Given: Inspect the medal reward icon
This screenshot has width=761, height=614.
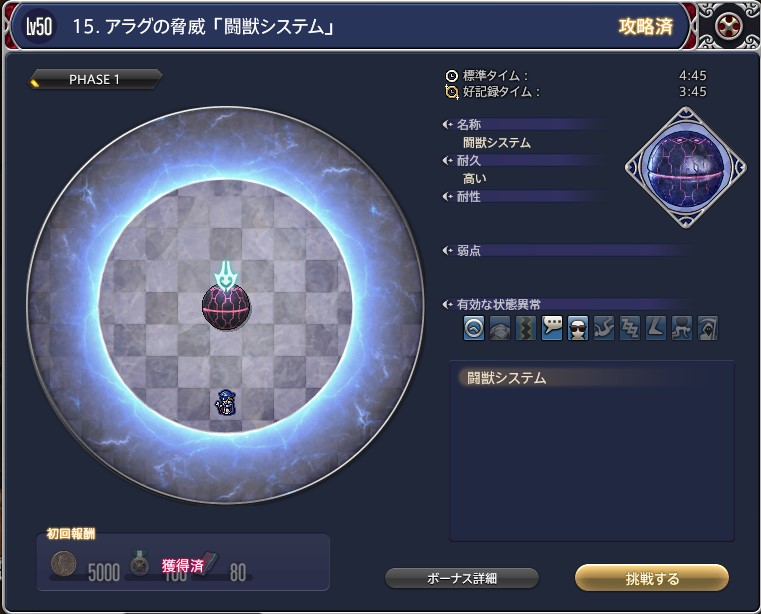Looking at the screenshot, I should [140, 563].
